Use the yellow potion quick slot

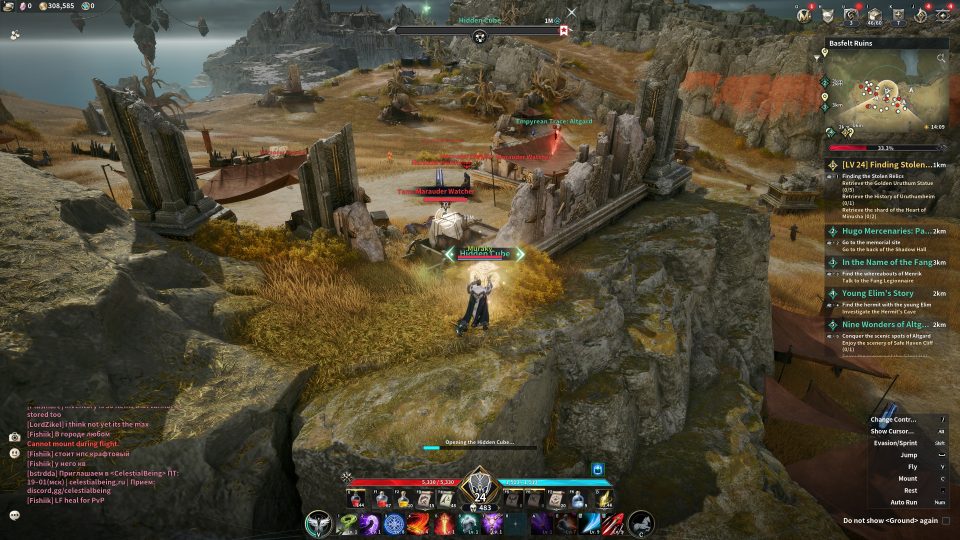point(403,500)
